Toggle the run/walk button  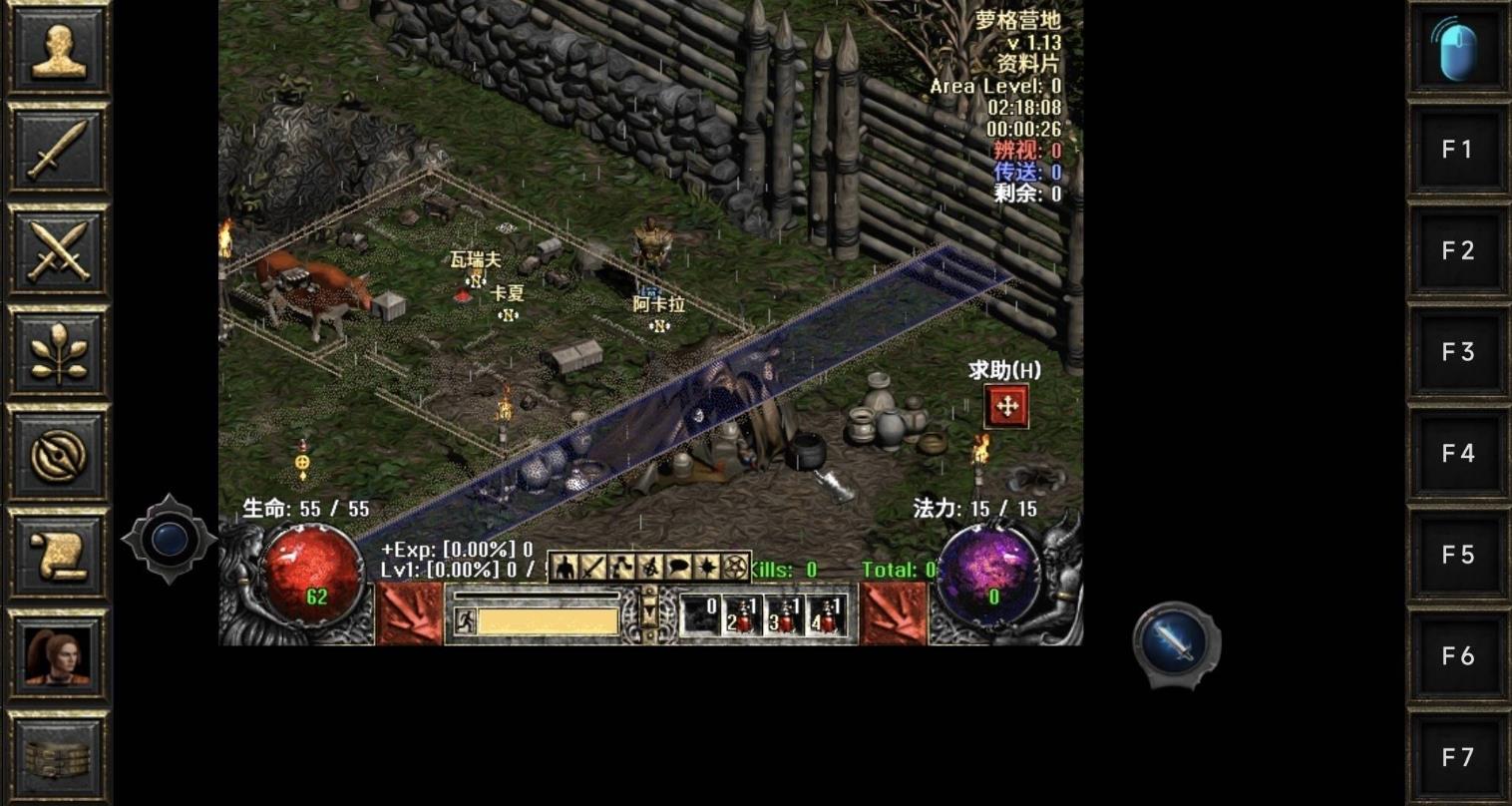tap(466, 621)
